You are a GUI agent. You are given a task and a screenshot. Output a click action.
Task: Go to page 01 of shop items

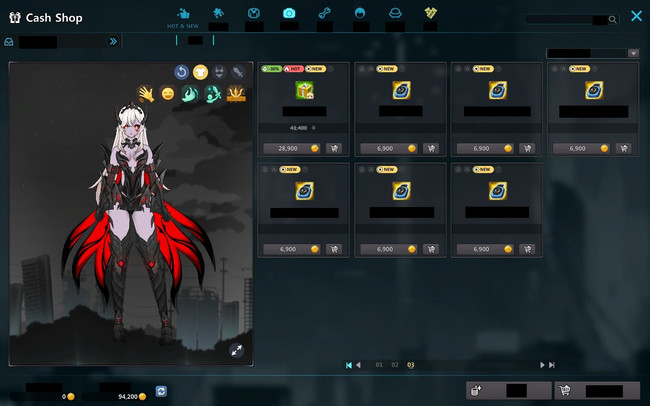[x=380, y=365]
